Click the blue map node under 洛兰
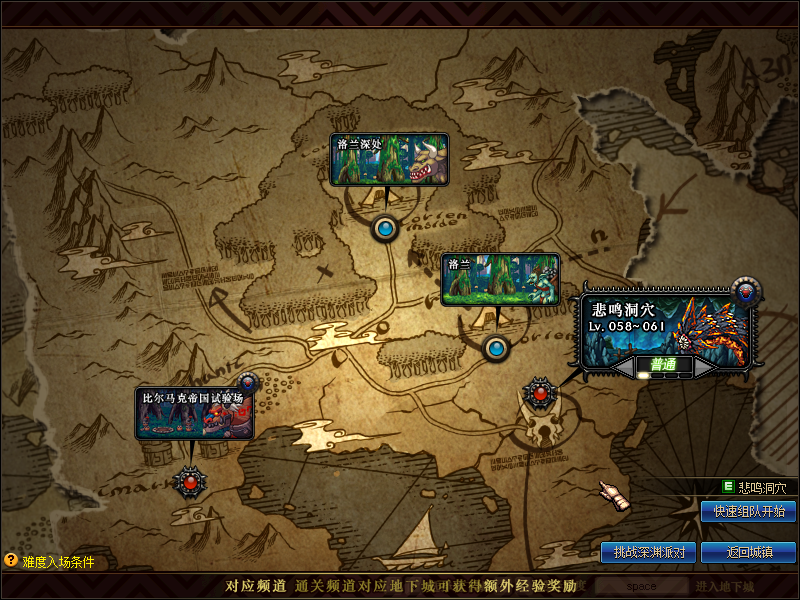This screenshot has height=600, width=800. [x=496, y=348]
